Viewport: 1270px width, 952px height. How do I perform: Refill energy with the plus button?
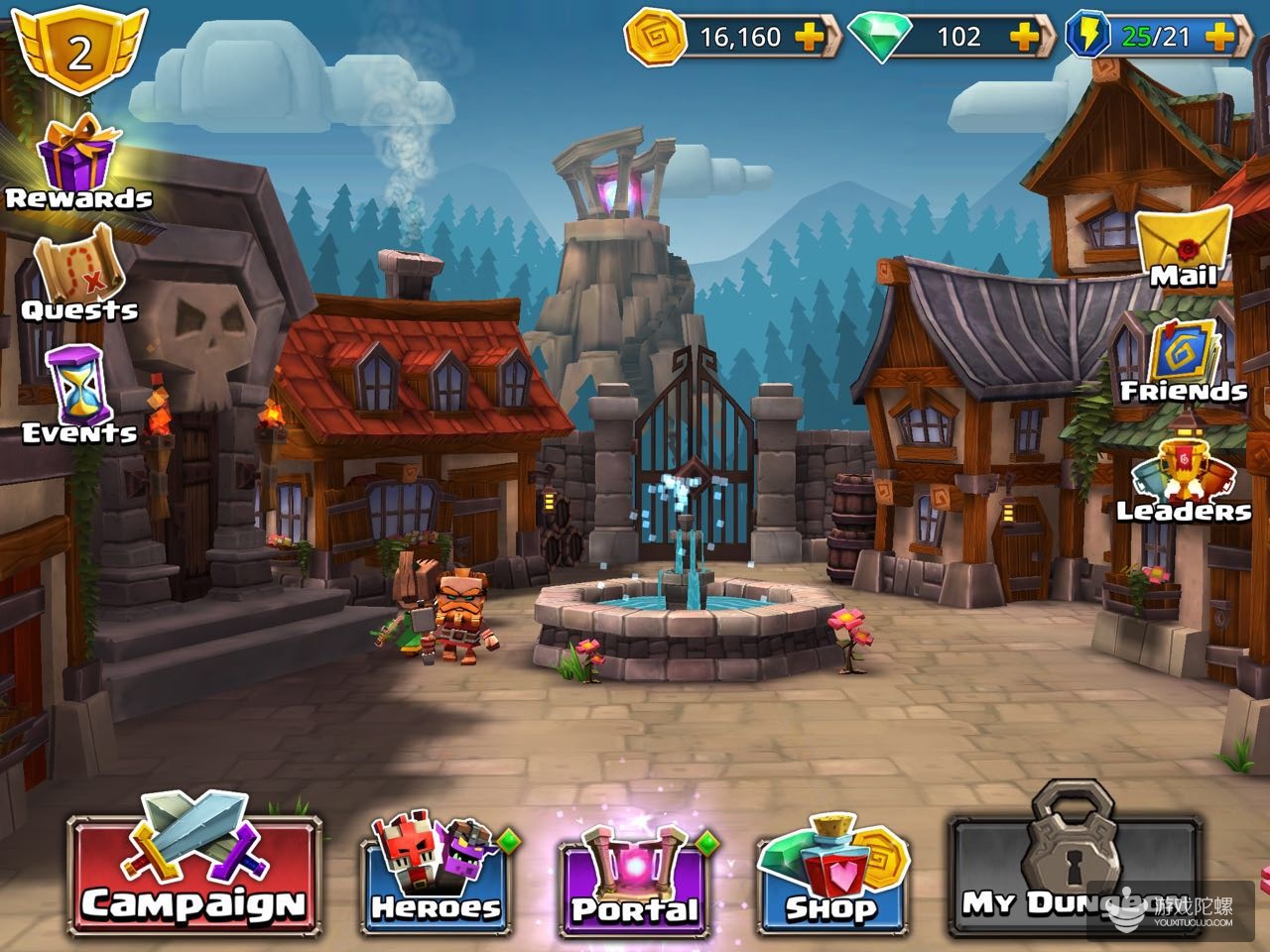tap(1217, 37)
